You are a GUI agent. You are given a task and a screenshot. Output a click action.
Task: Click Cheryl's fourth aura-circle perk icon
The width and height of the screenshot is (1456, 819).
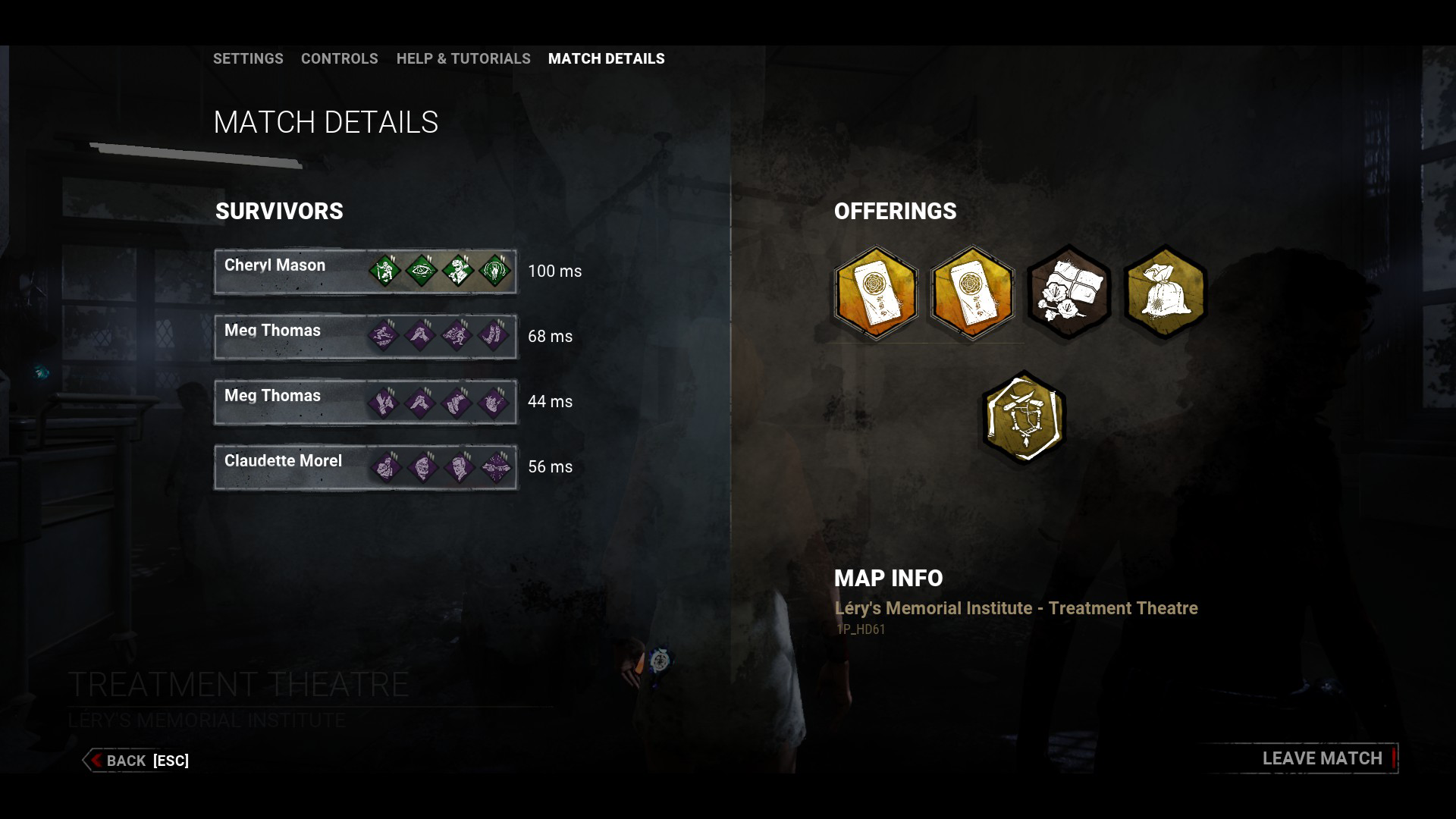[494, 270]
